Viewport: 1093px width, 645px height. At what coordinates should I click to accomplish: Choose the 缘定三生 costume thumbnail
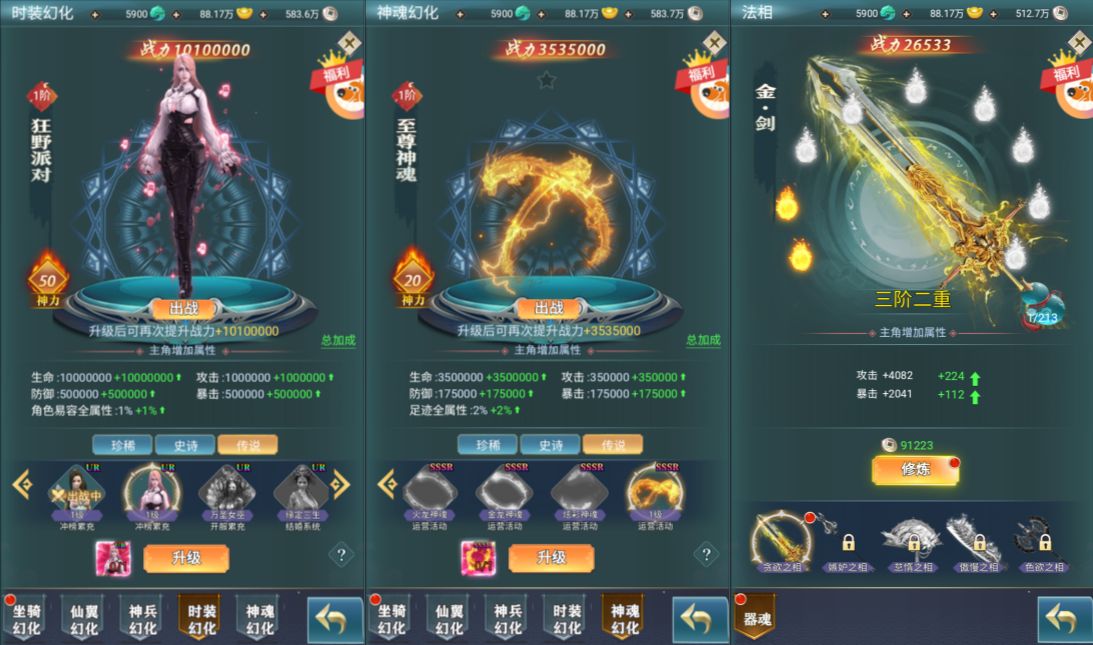coord(300,490)
